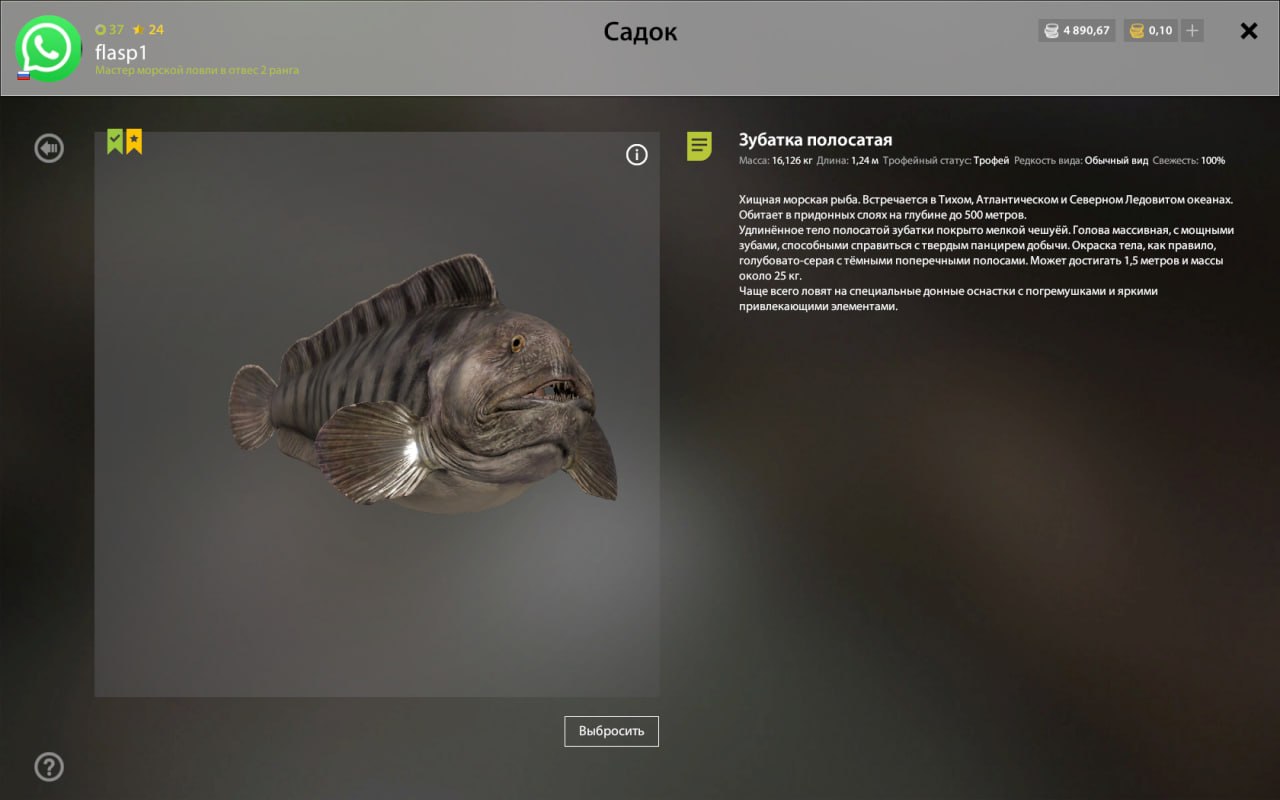Screen dimensions: 1280x800
Task: Click the speaker playback icon on the left
Action: 48,148
